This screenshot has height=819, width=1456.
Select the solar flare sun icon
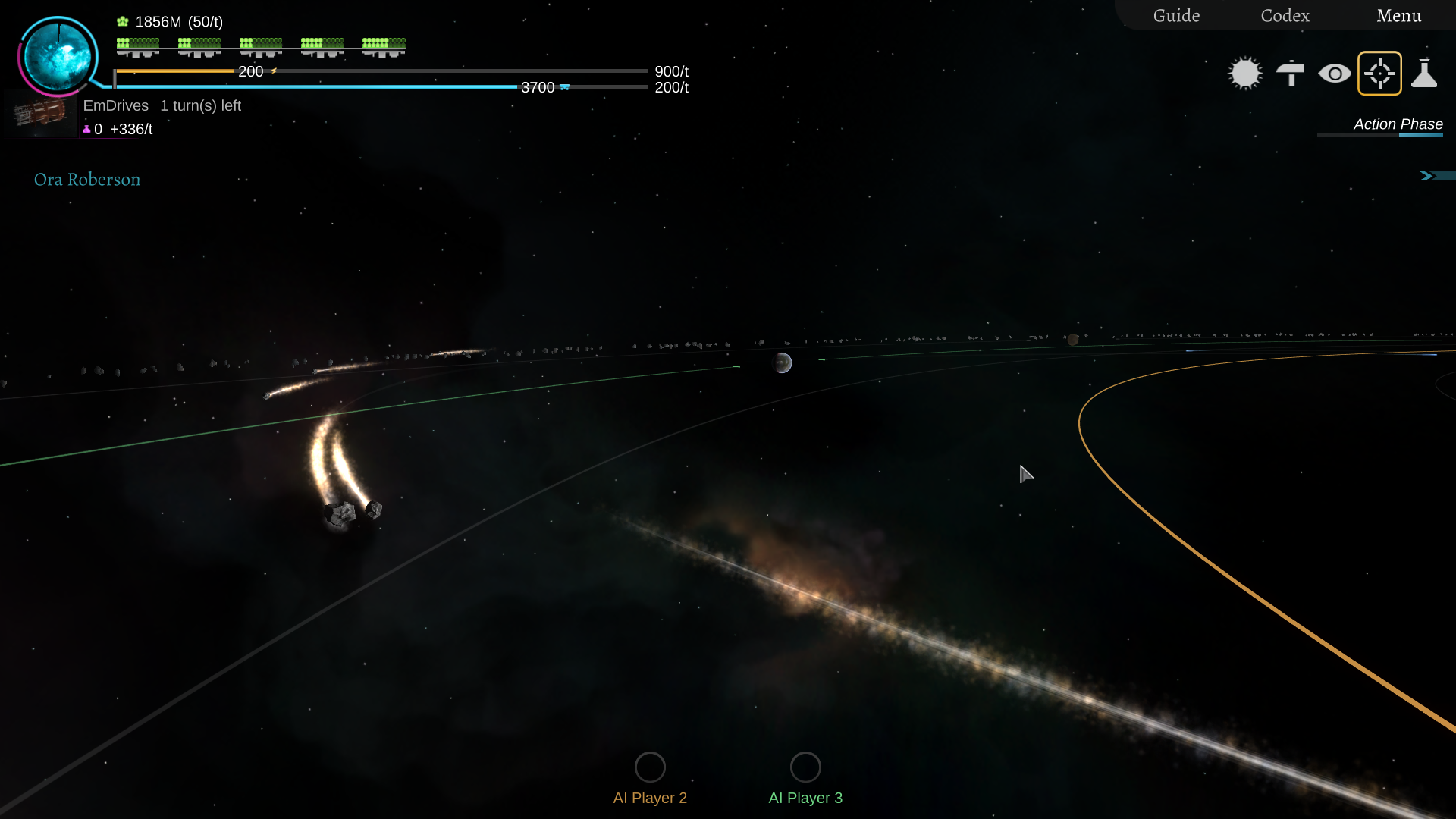pyautogui.click(x=1245, y=73)
